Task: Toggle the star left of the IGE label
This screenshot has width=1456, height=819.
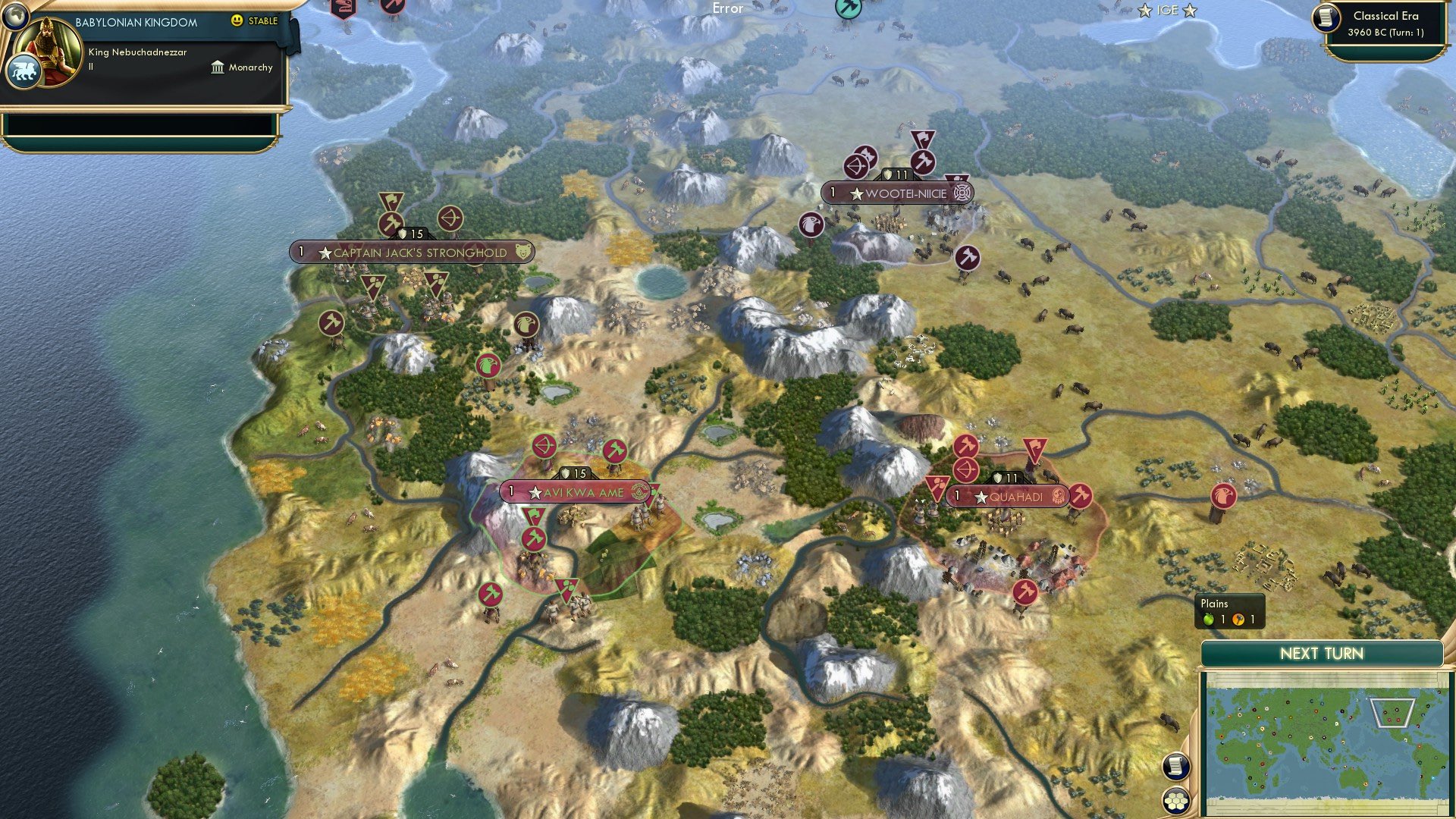Action: tap(1144, 10)
